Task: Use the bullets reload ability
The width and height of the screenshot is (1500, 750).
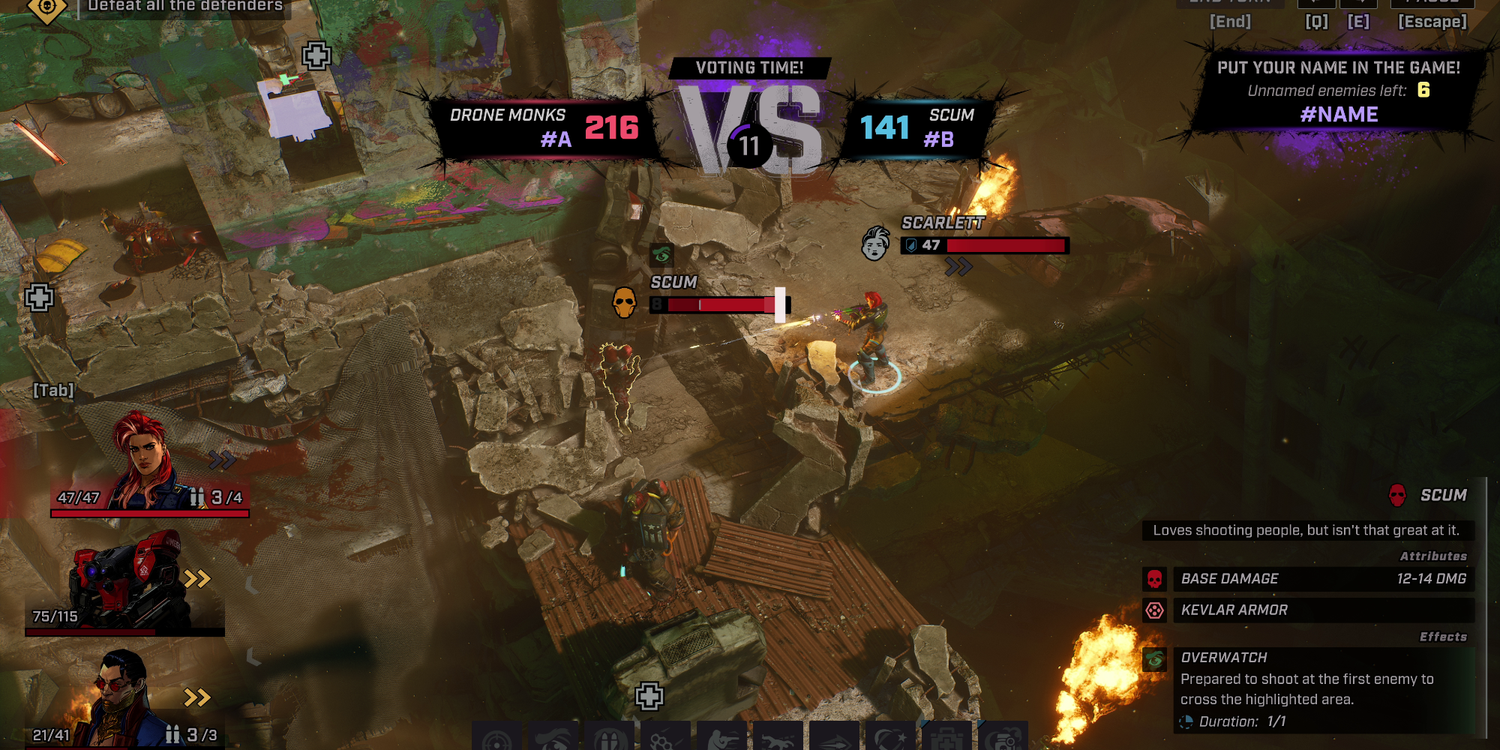Action: point(609,739)
